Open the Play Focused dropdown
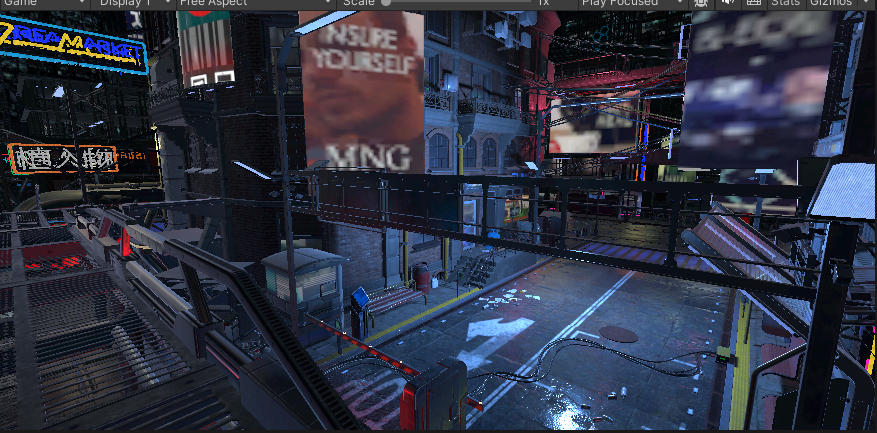 point(632,3)
